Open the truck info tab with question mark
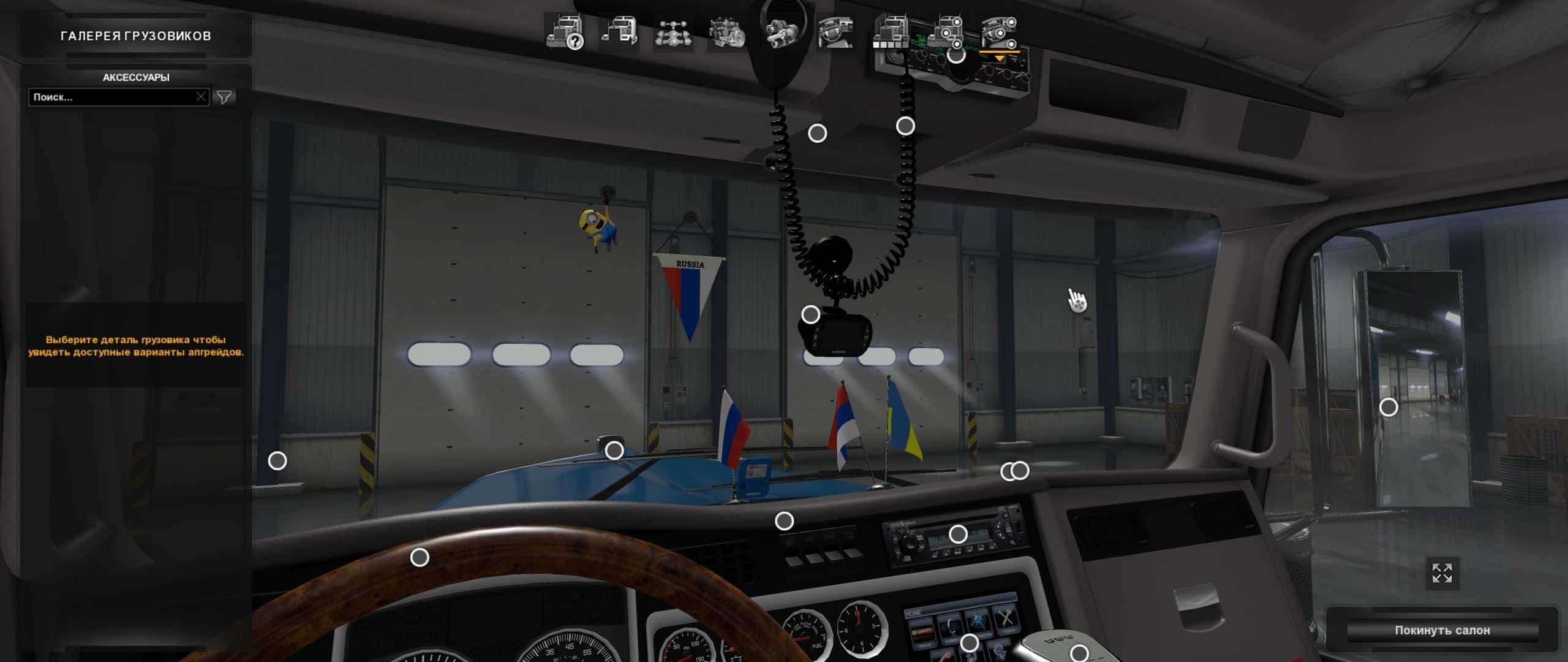 (564, 32)
